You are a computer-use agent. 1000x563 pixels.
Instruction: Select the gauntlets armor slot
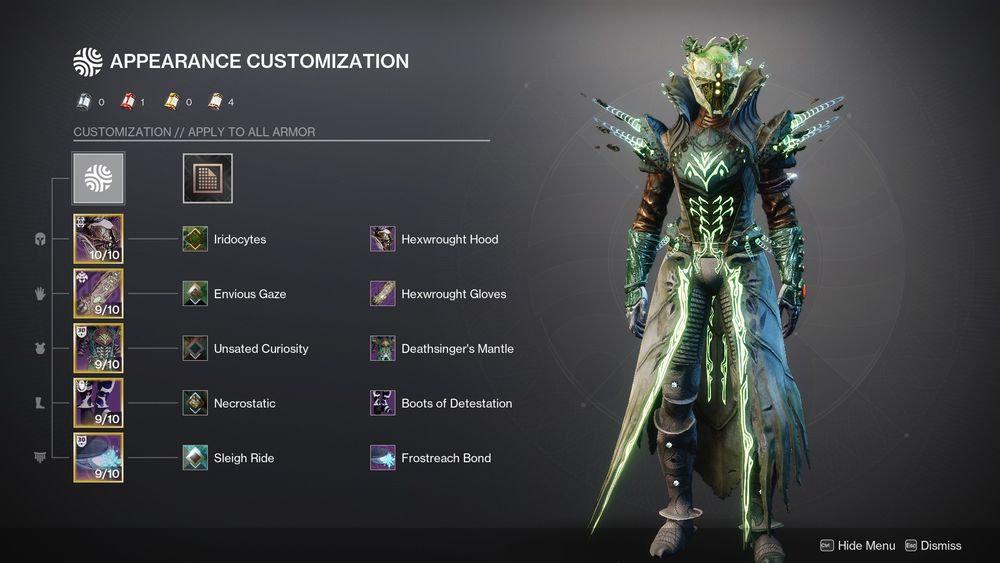pyautogui.click(x=98, y=294)
